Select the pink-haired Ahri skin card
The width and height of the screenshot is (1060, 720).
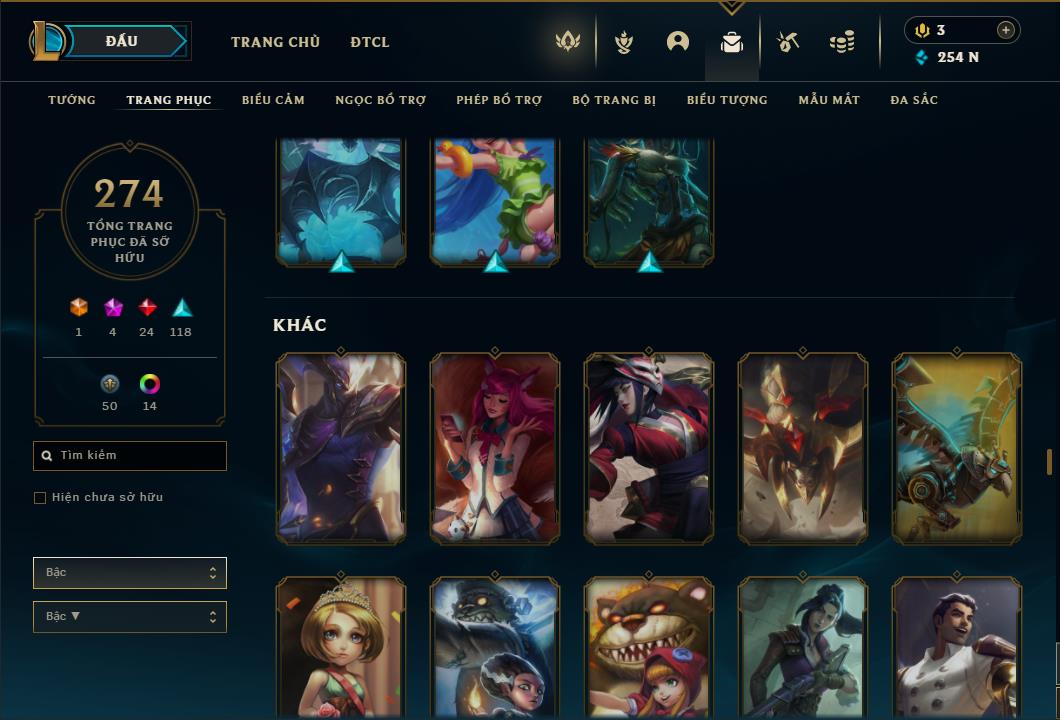coord(495,447)
